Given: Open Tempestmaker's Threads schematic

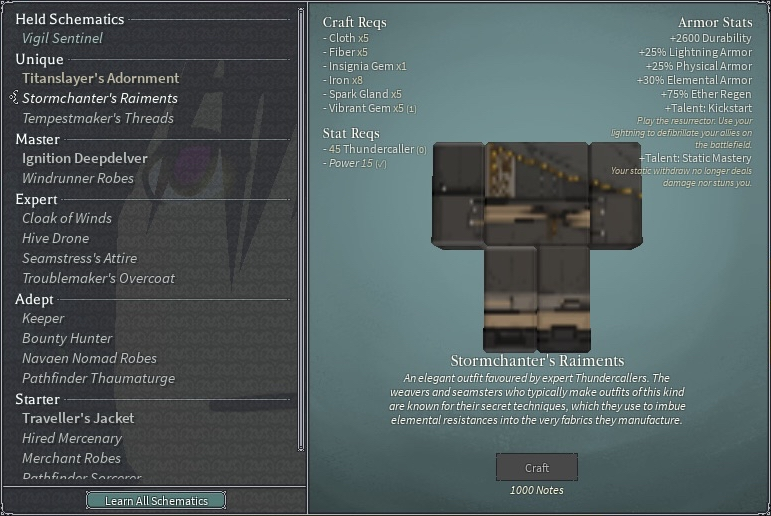Looking at the screenshot, I should (98, 118).
